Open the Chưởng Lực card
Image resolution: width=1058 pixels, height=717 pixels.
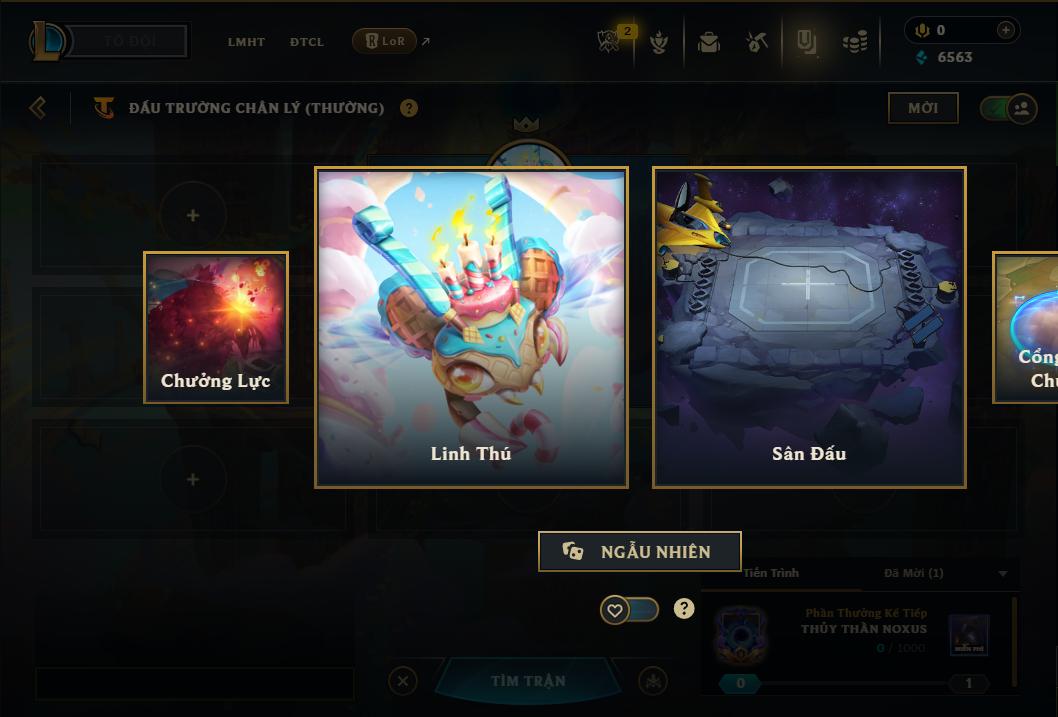tap(216, 327)
